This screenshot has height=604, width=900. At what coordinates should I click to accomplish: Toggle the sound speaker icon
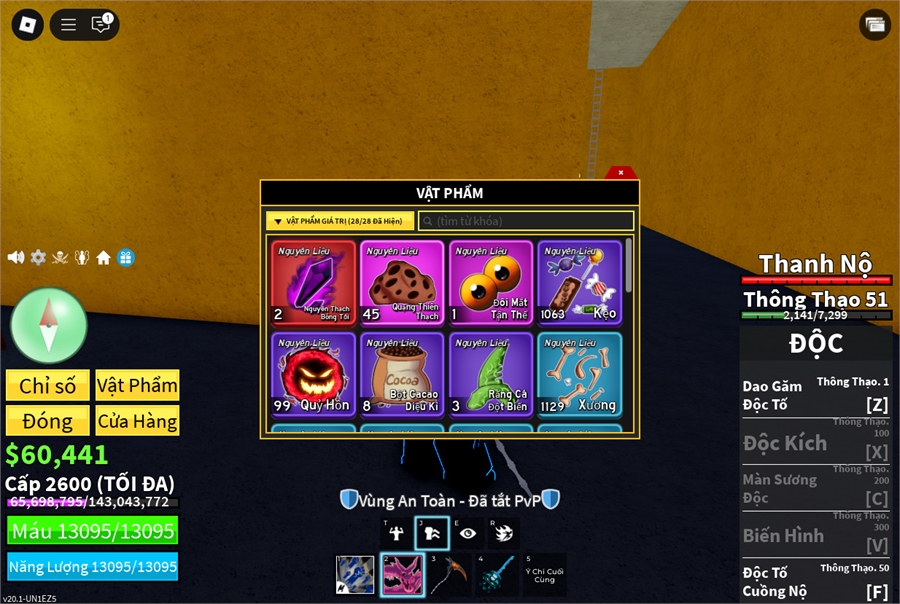(16, 257)
